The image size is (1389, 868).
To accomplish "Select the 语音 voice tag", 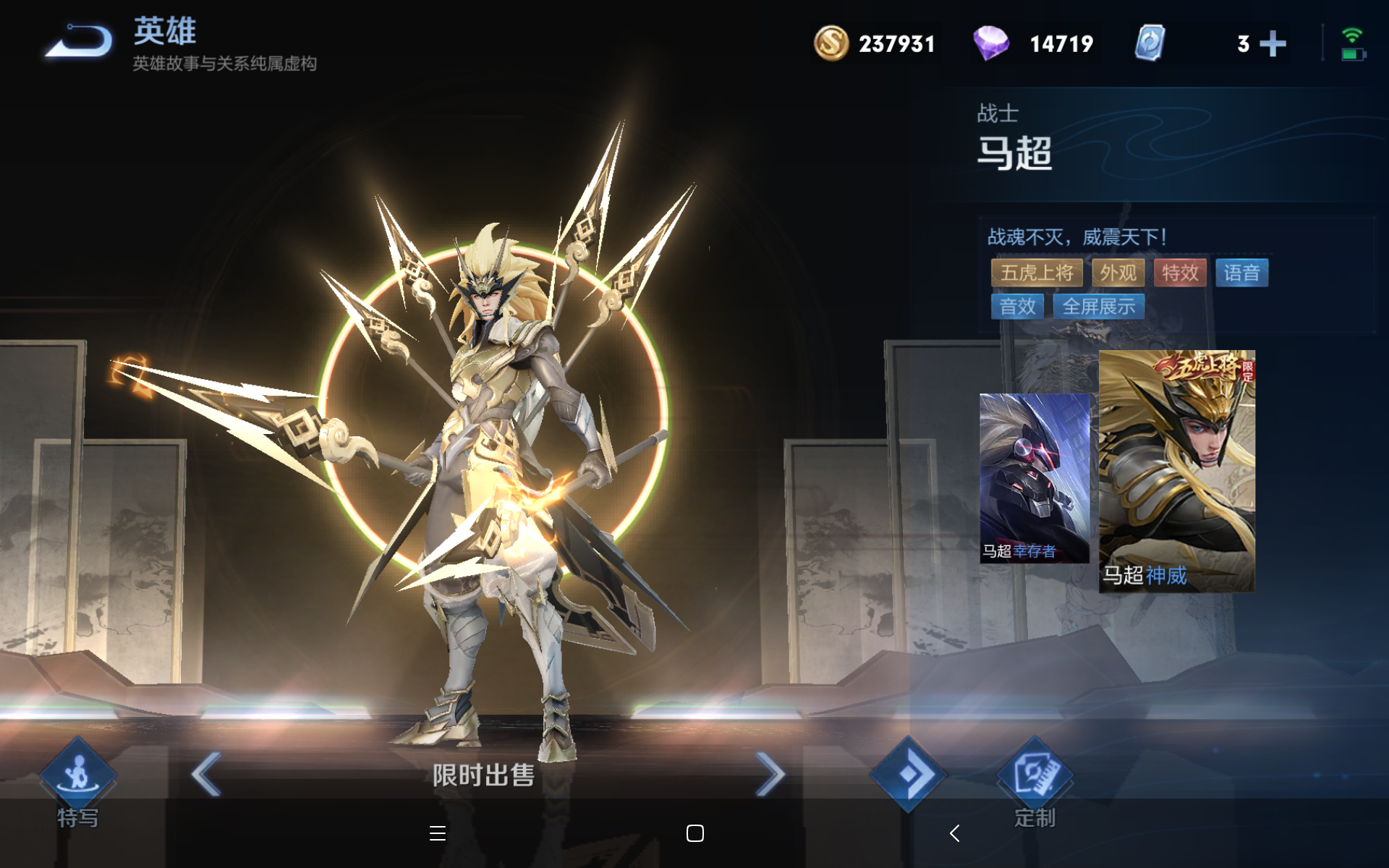I will 1241,273.
